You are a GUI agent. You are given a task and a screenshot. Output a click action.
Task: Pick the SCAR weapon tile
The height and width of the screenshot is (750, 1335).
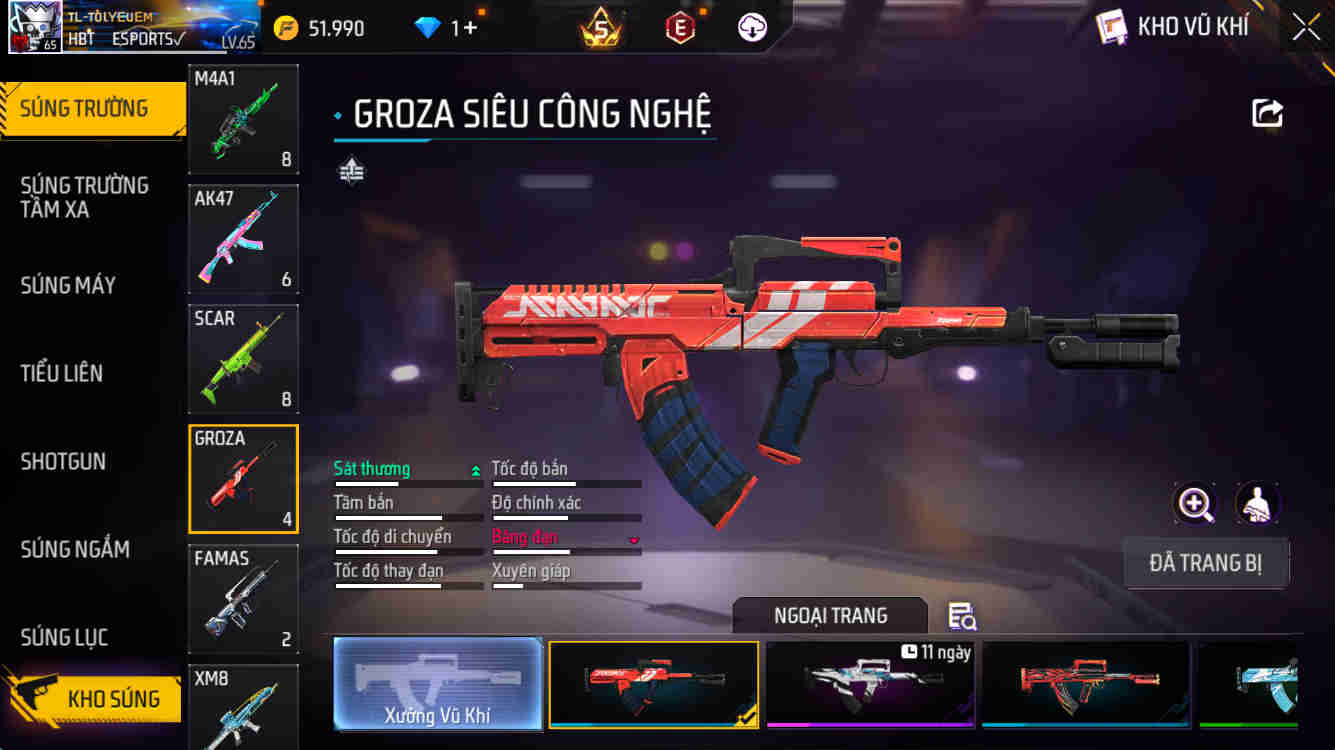243,359
